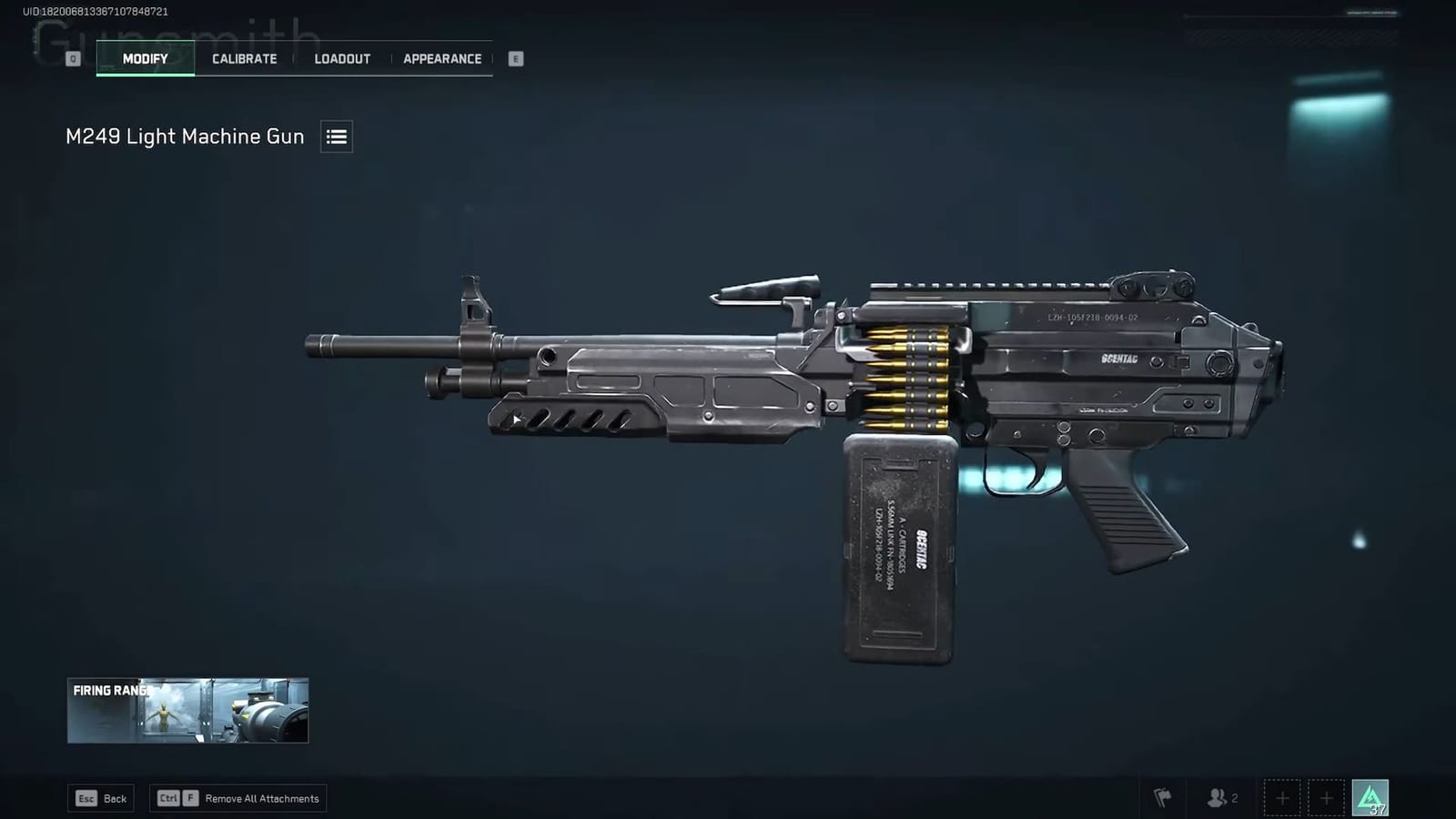
Task: Click the Esc Back button
Action: [100, 797]
